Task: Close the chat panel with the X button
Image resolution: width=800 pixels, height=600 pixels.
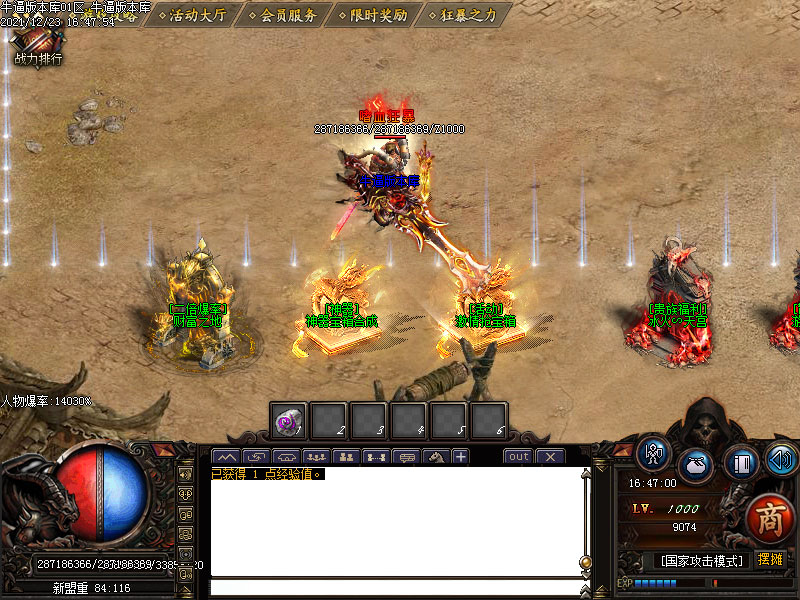Action: click(x=550, y=457)
